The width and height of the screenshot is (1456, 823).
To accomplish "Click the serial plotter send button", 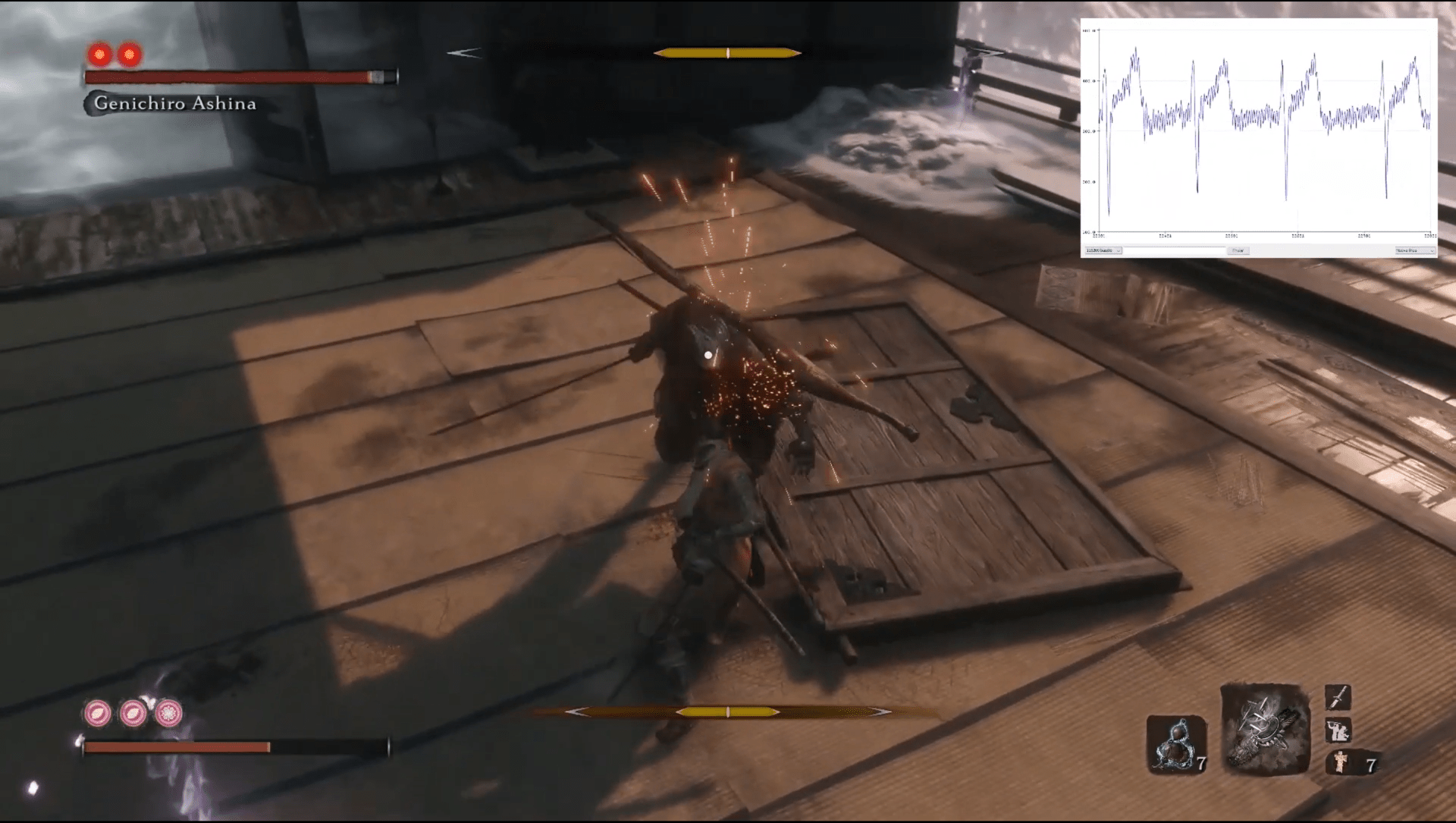I will pos(1238,250).
